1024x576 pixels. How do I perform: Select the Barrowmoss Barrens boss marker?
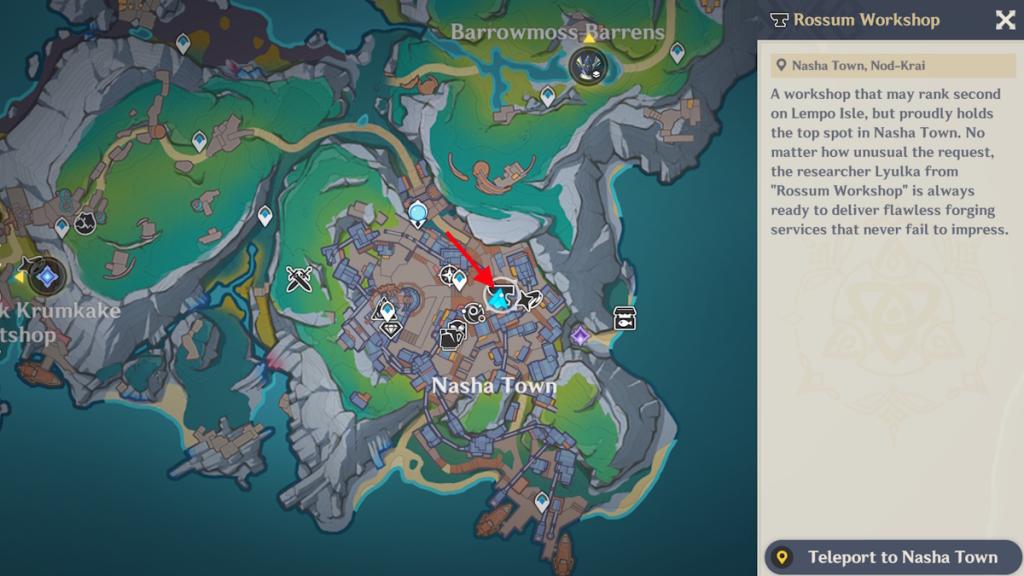[x=585, y=67]
